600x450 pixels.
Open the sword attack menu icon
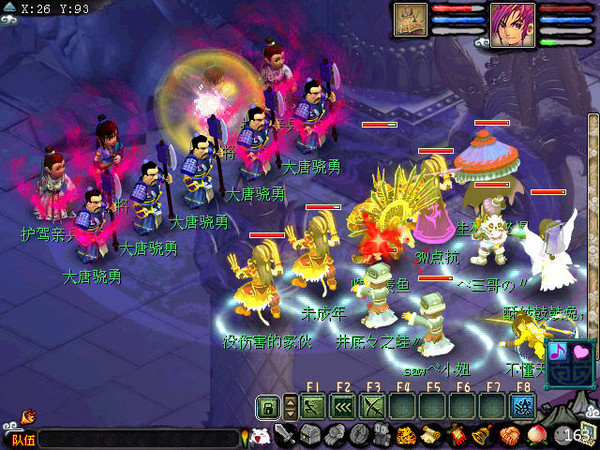[285, 436]
